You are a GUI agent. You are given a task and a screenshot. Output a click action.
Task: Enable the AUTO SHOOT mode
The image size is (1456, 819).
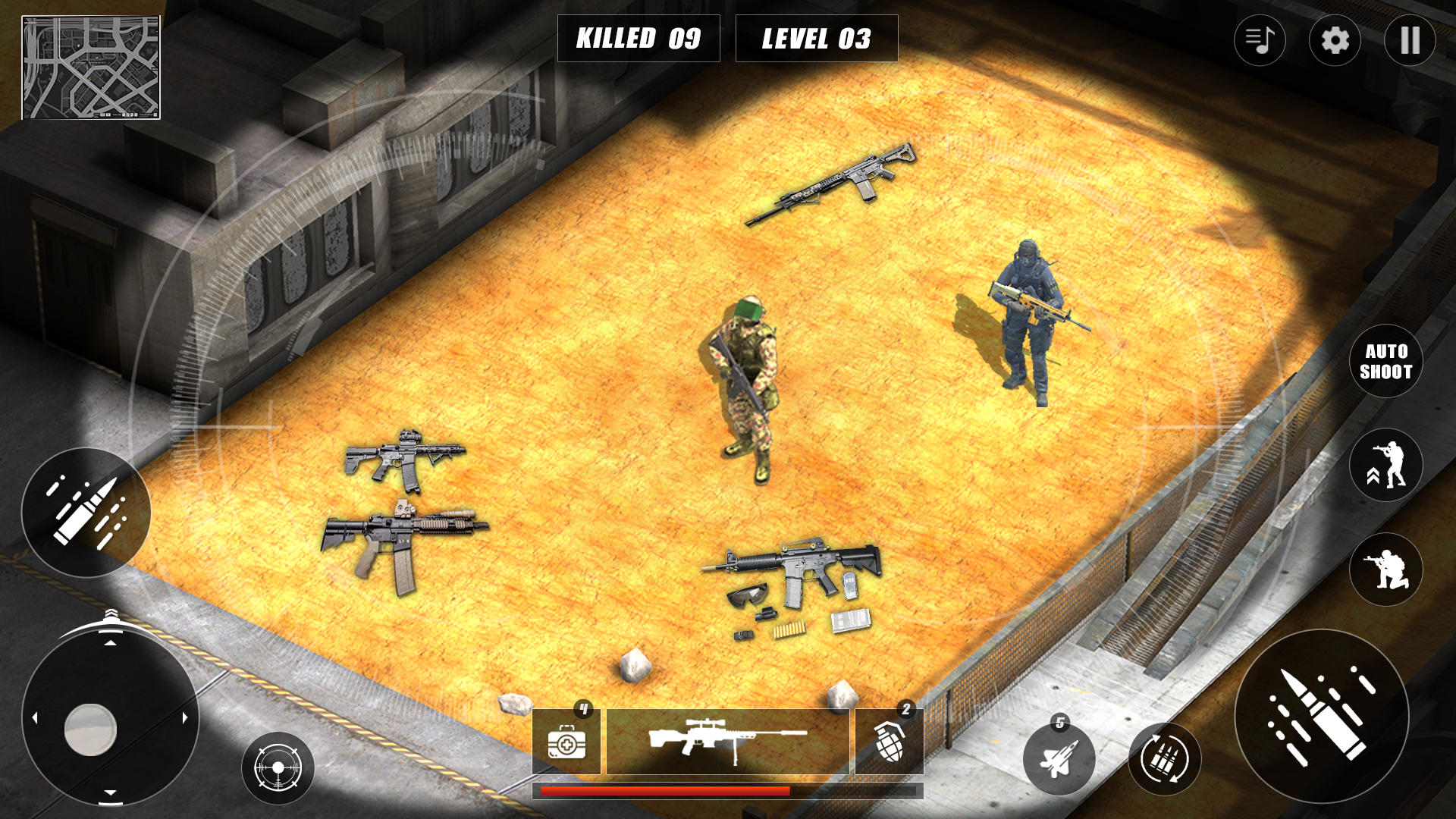click(1386, 362)
